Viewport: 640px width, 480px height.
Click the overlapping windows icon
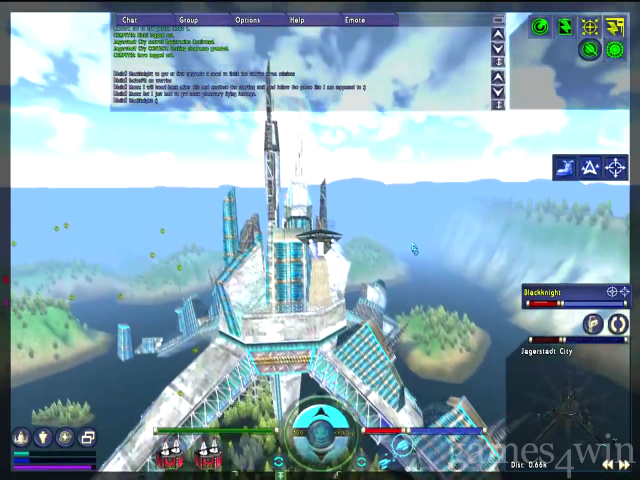87,437
